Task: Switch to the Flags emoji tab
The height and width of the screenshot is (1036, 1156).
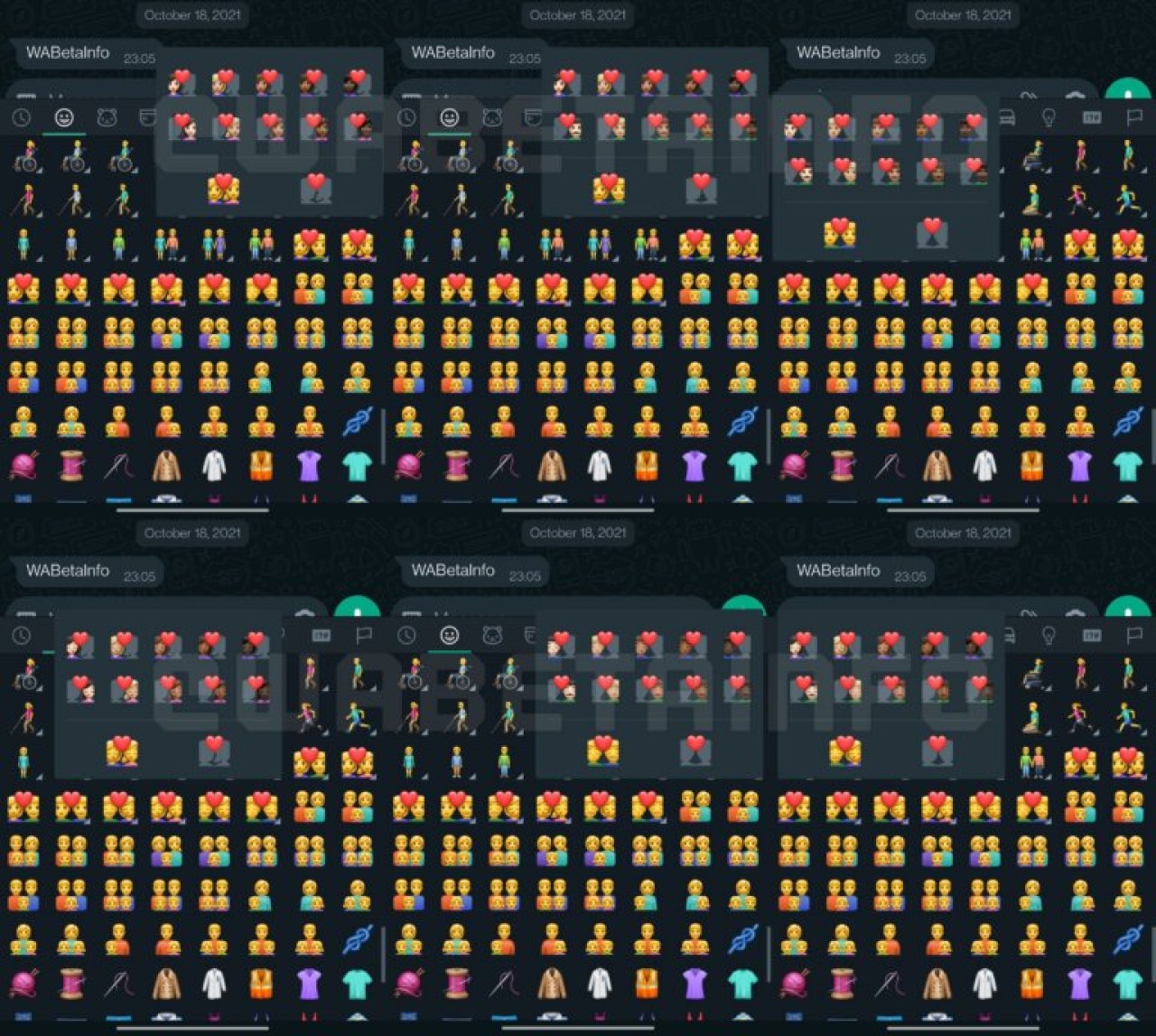Action: [x=1133, y=116]
